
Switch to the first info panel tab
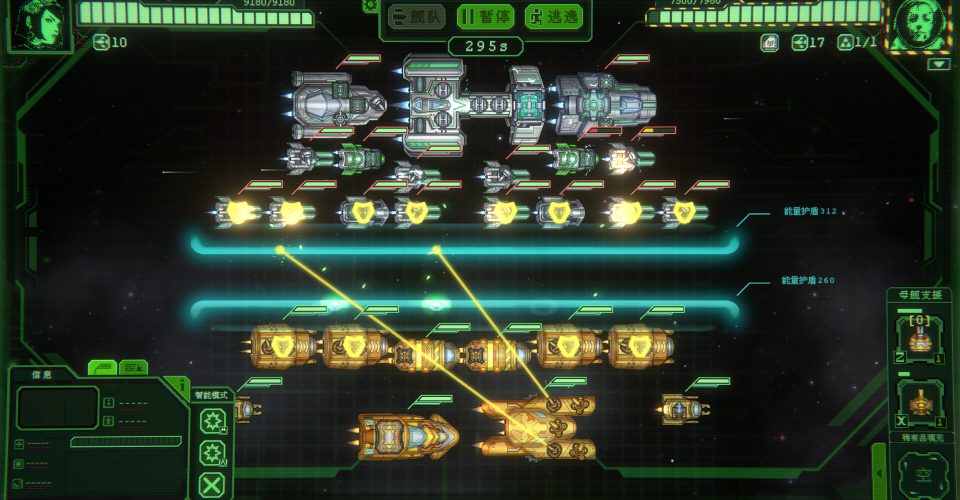click(103, 368)
